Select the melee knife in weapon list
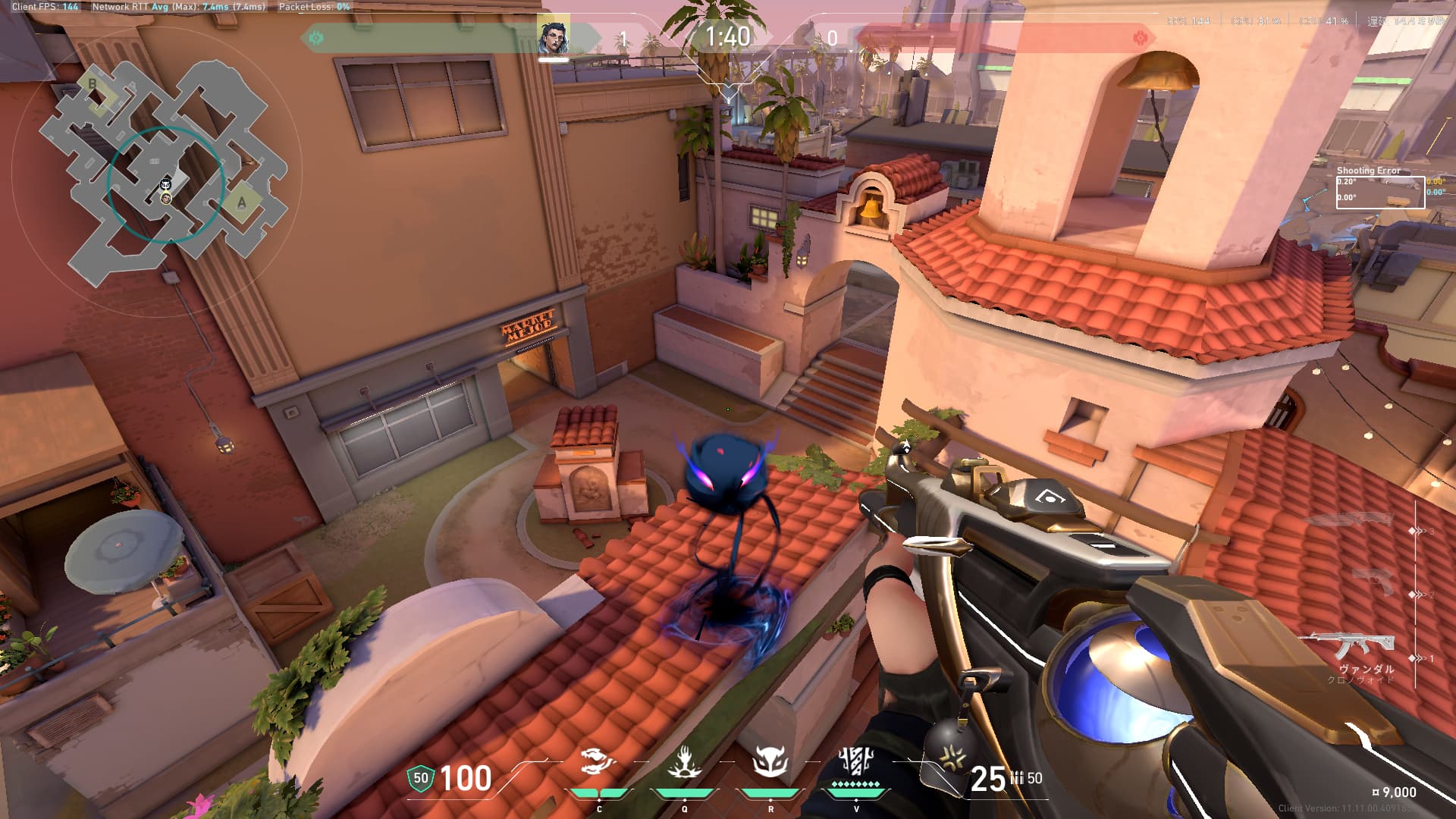 1352,520
